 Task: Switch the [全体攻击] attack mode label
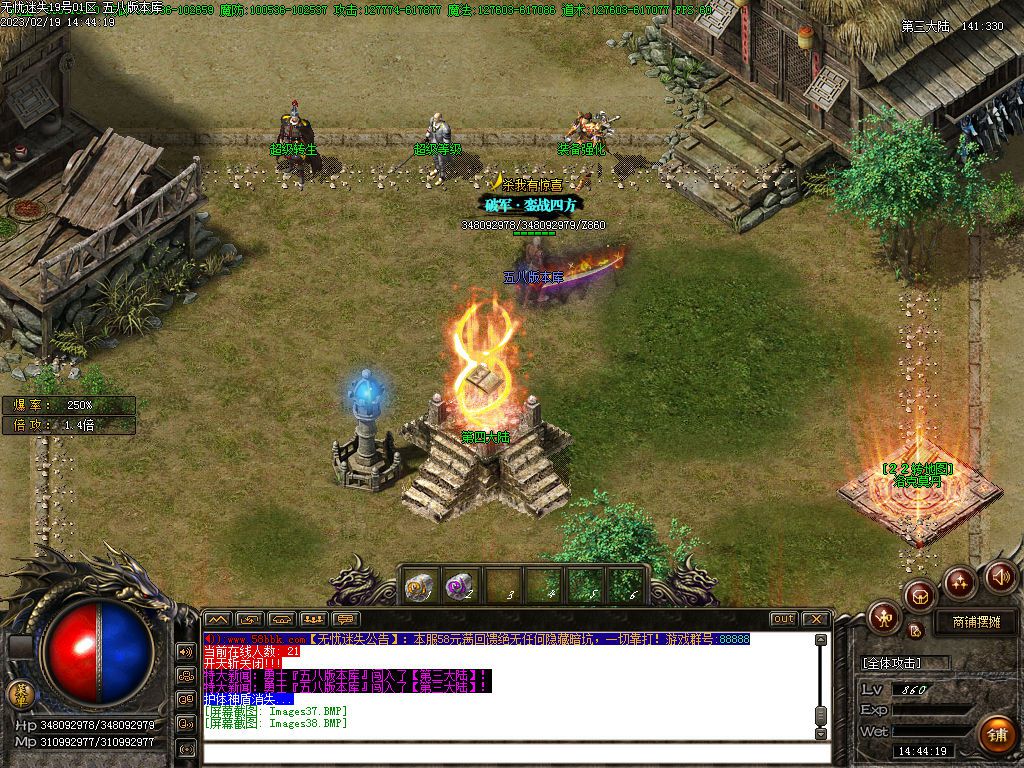pyautogui.click(x=893, y=663)
